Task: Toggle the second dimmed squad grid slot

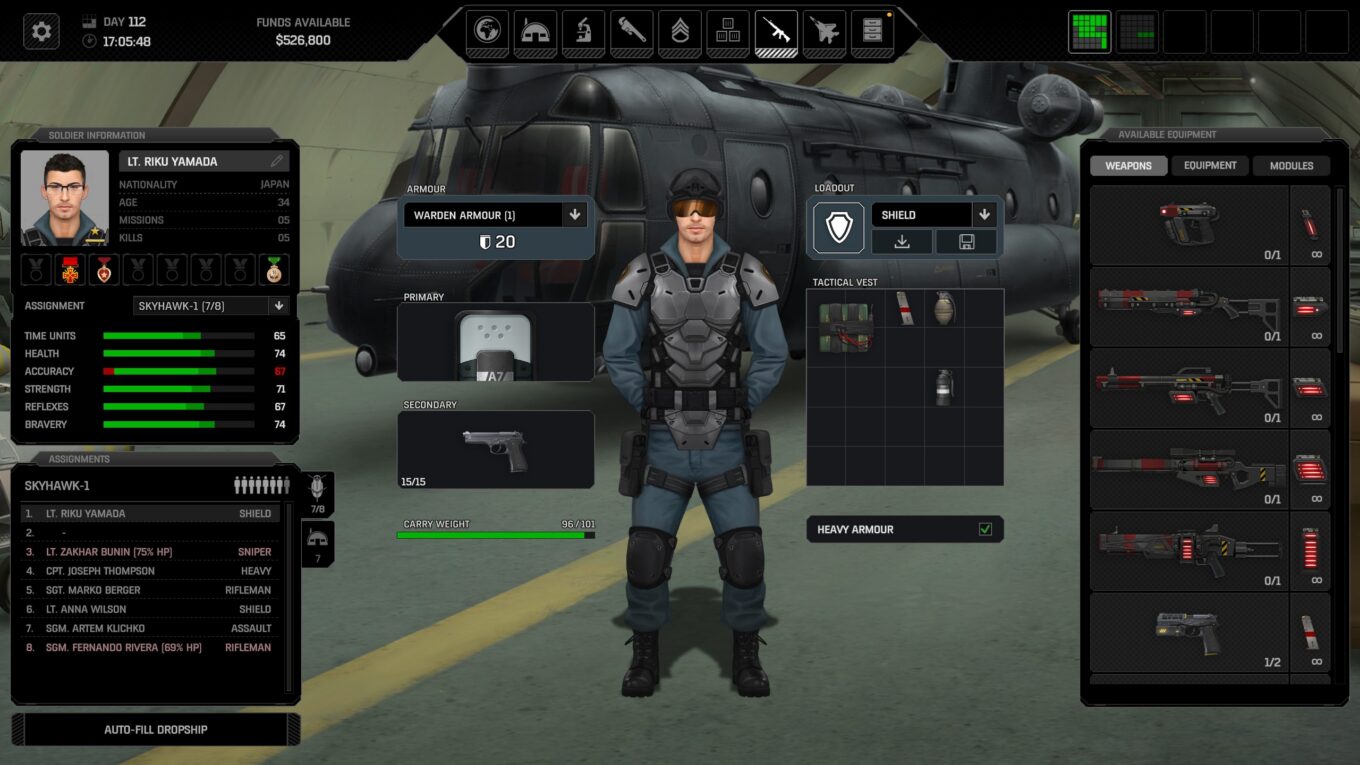Action: click(x=1137, y=31)
